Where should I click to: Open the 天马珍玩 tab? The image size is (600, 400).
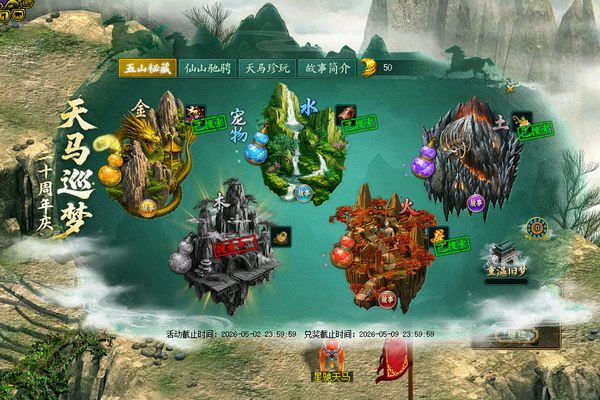(x=268, y=68)
